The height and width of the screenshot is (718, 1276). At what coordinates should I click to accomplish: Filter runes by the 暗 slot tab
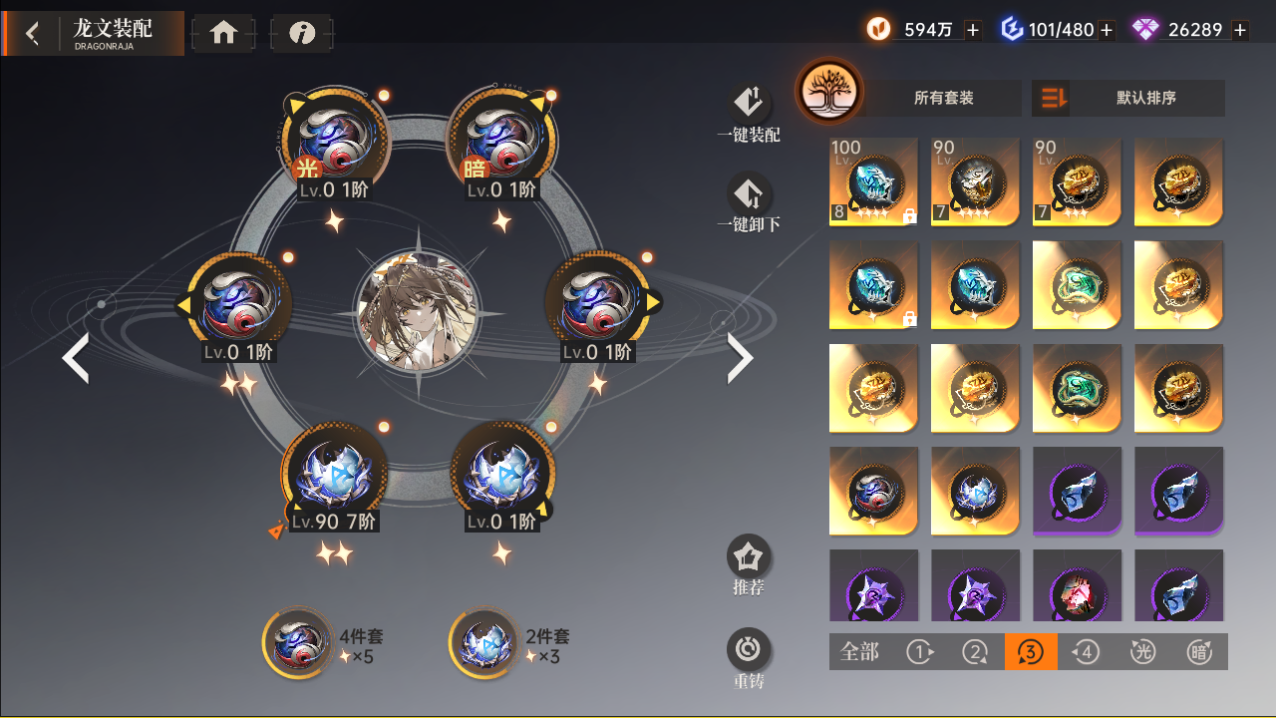click(1198, 652)
